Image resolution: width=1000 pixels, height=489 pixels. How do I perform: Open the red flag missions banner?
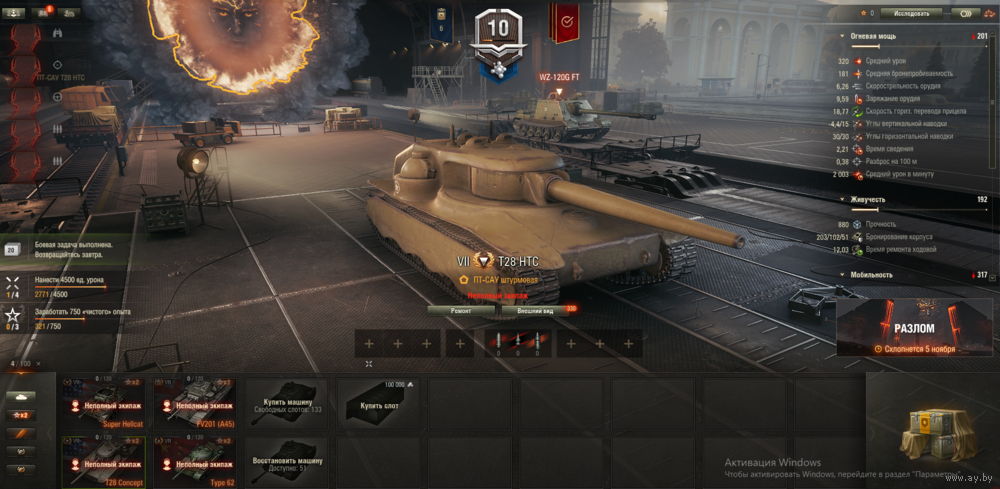coord(567,22)
